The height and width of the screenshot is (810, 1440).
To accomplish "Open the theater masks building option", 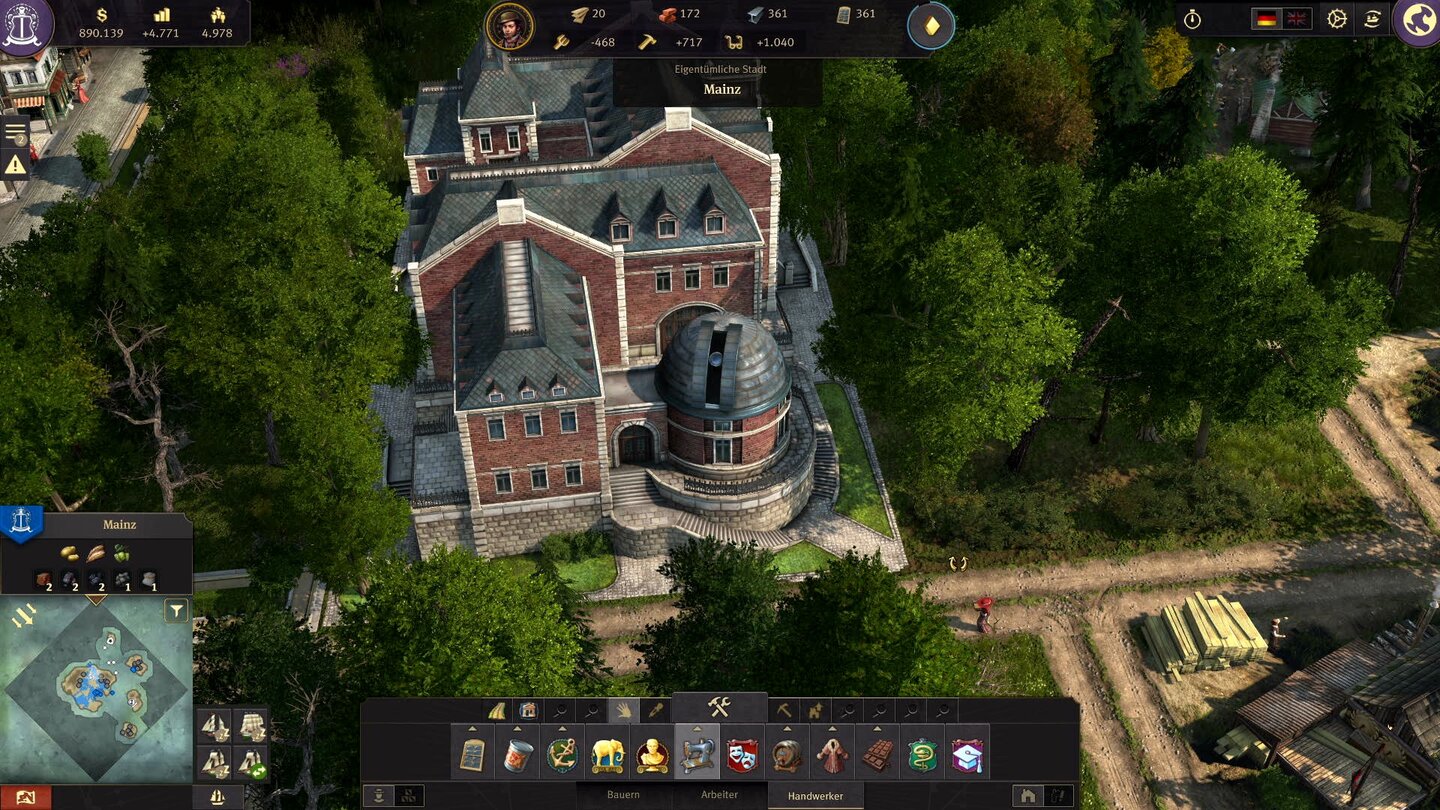I will click(743, 757).
